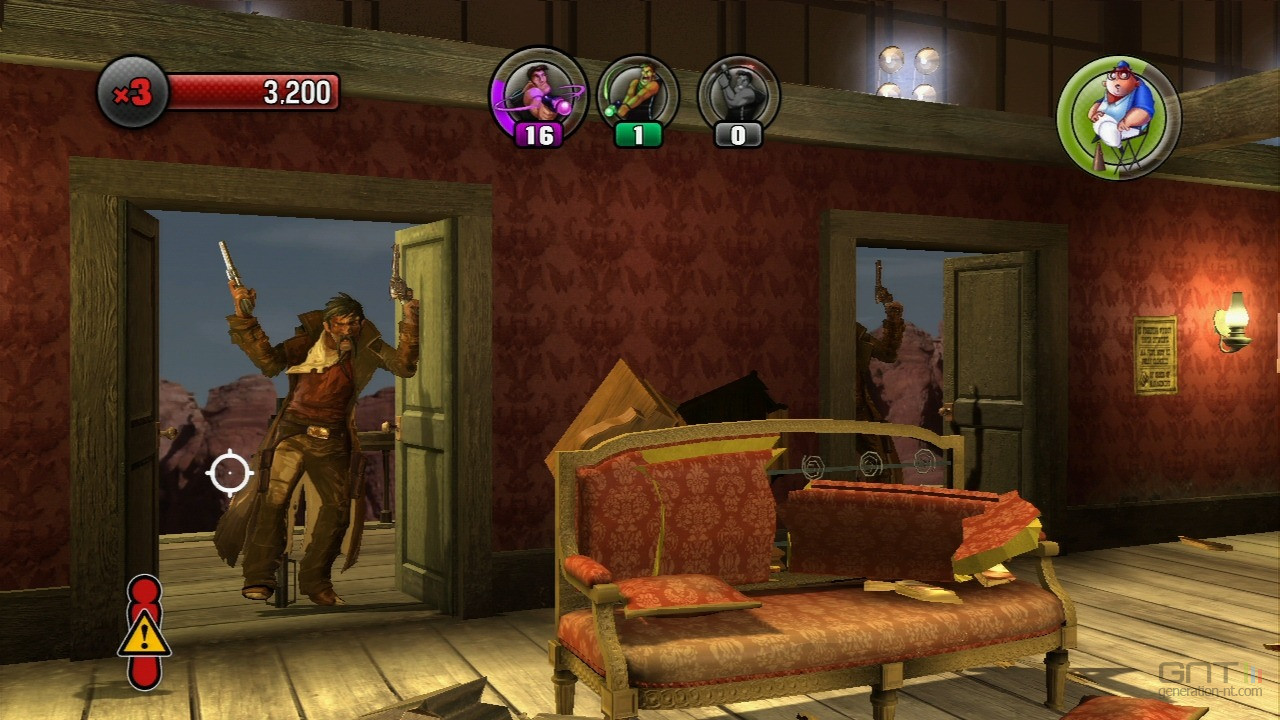Click the x3 multiplier badge
The height and width of the screenshot is (720, 1280).
click(132, 93)
